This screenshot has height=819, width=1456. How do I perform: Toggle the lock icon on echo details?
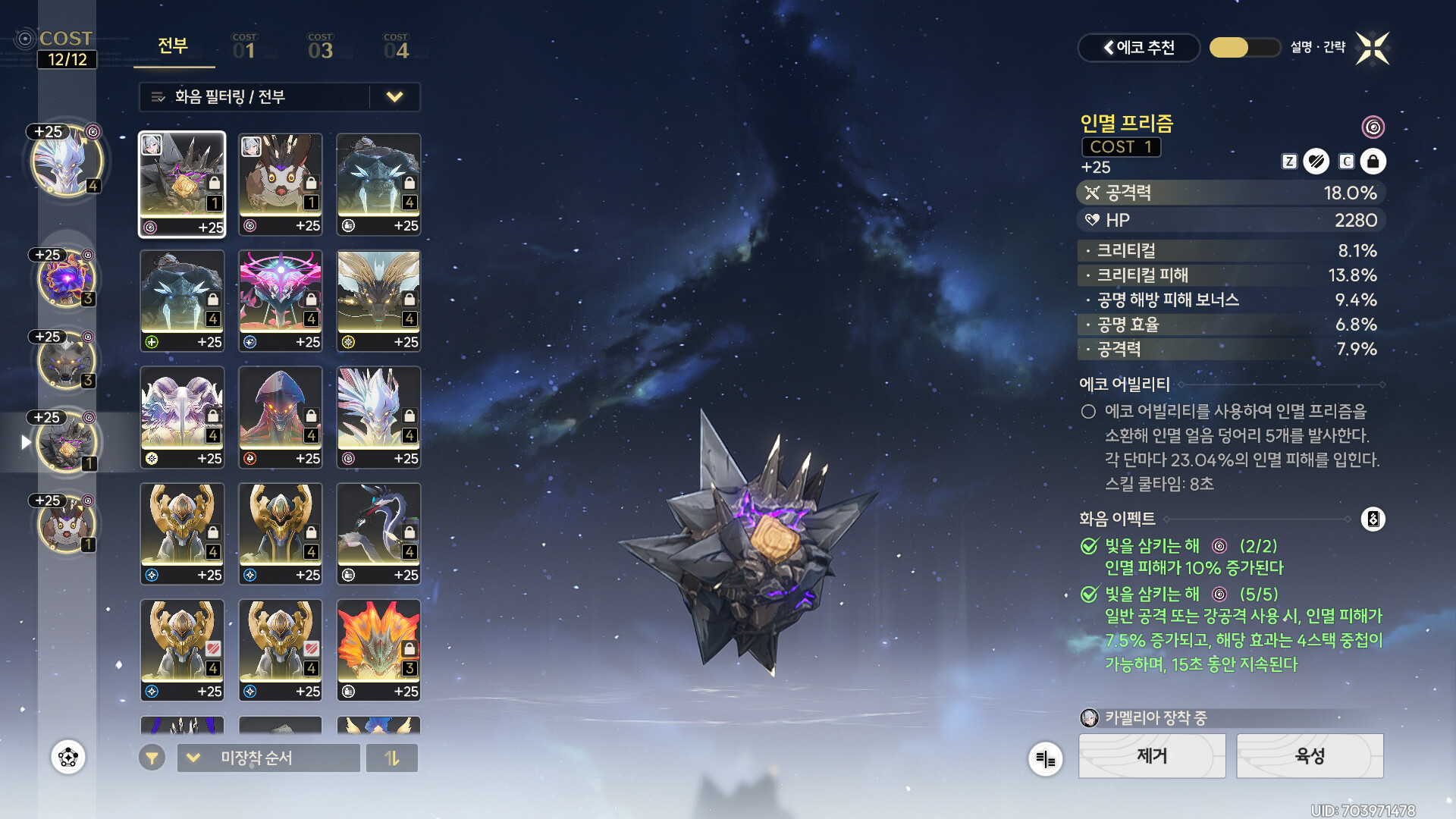1373,162
